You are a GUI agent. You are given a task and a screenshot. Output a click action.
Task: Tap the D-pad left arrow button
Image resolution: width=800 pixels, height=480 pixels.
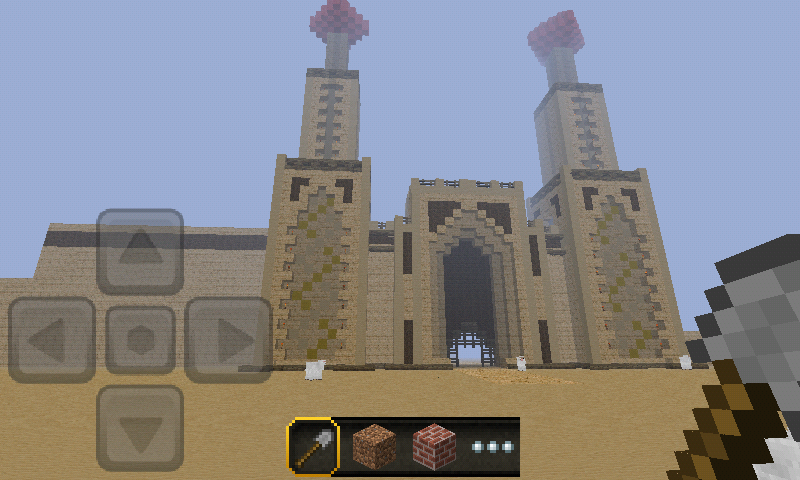(52, 340)
